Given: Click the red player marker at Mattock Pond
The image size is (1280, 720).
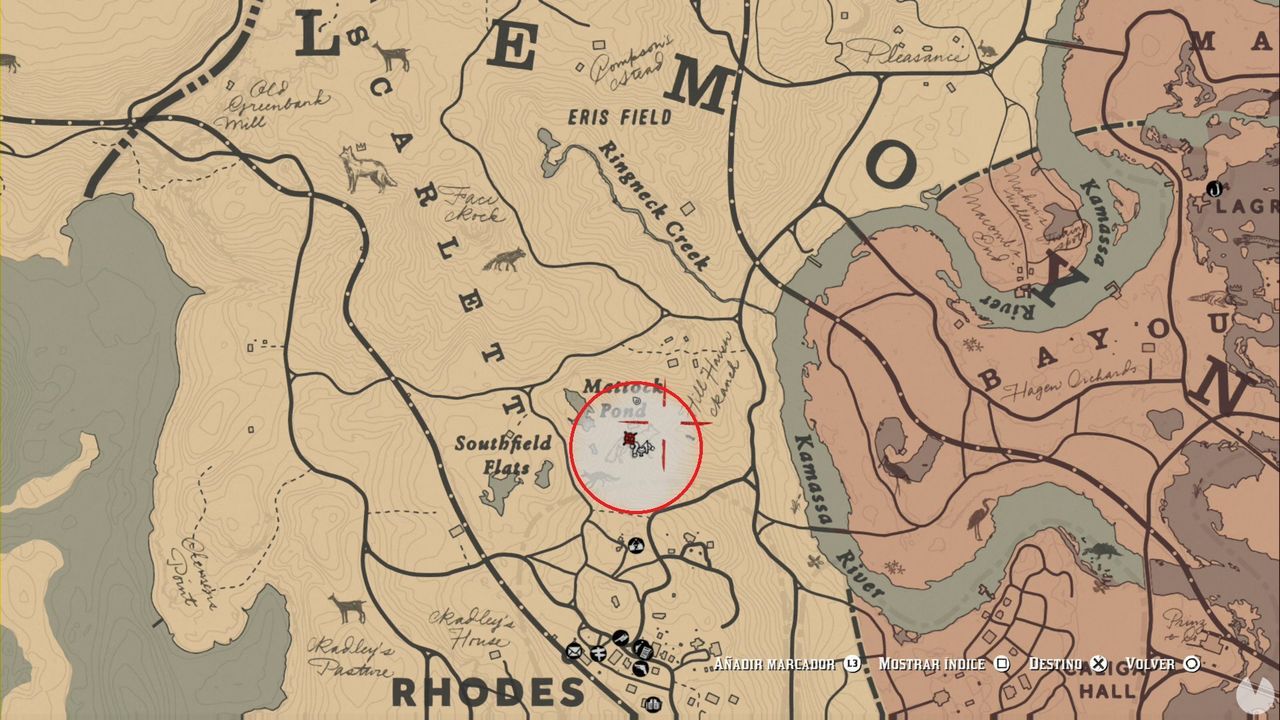Looking at the screenshot, I should [x=630, y=437].
